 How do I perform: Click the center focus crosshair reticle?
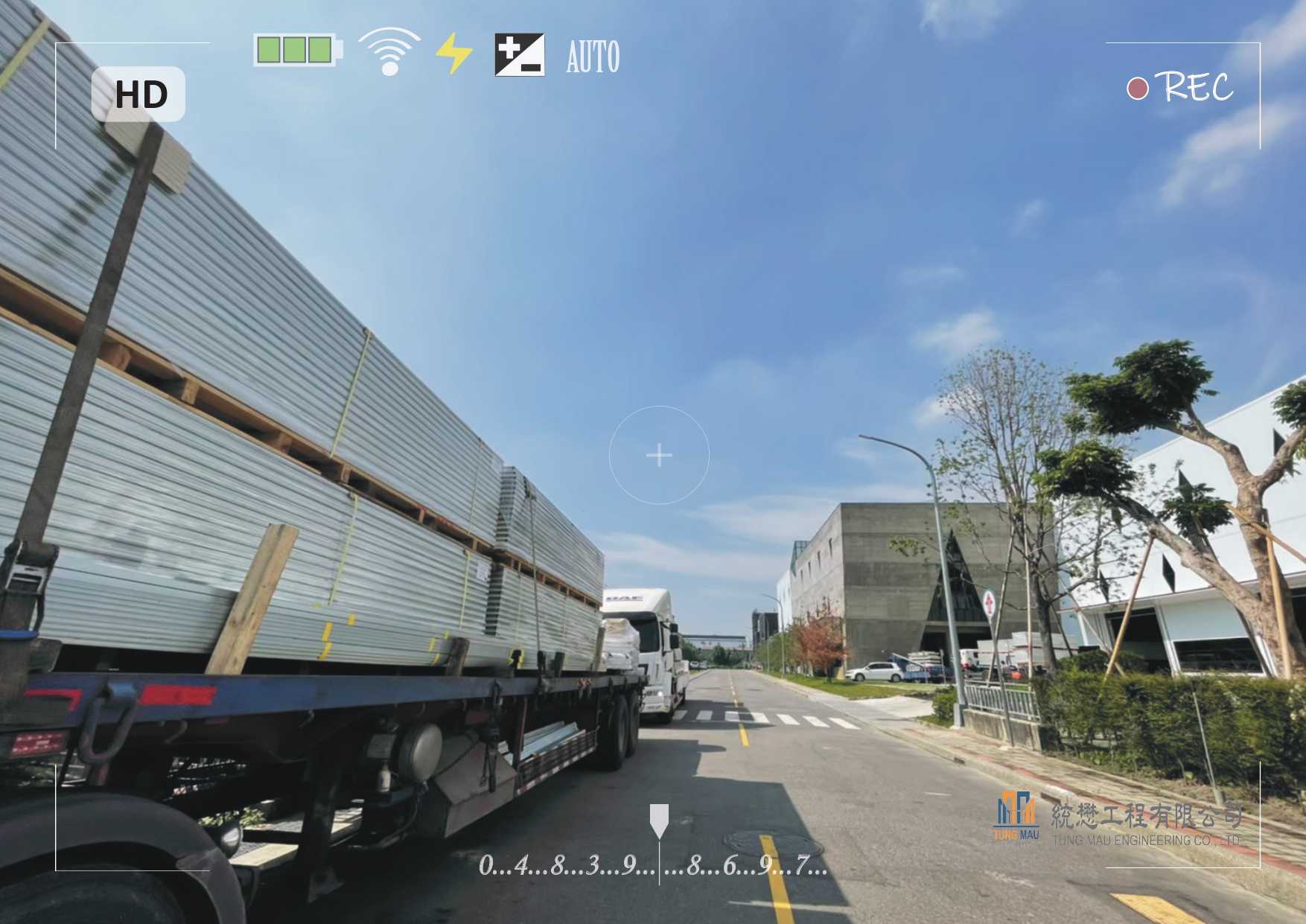tap(659, 455)
